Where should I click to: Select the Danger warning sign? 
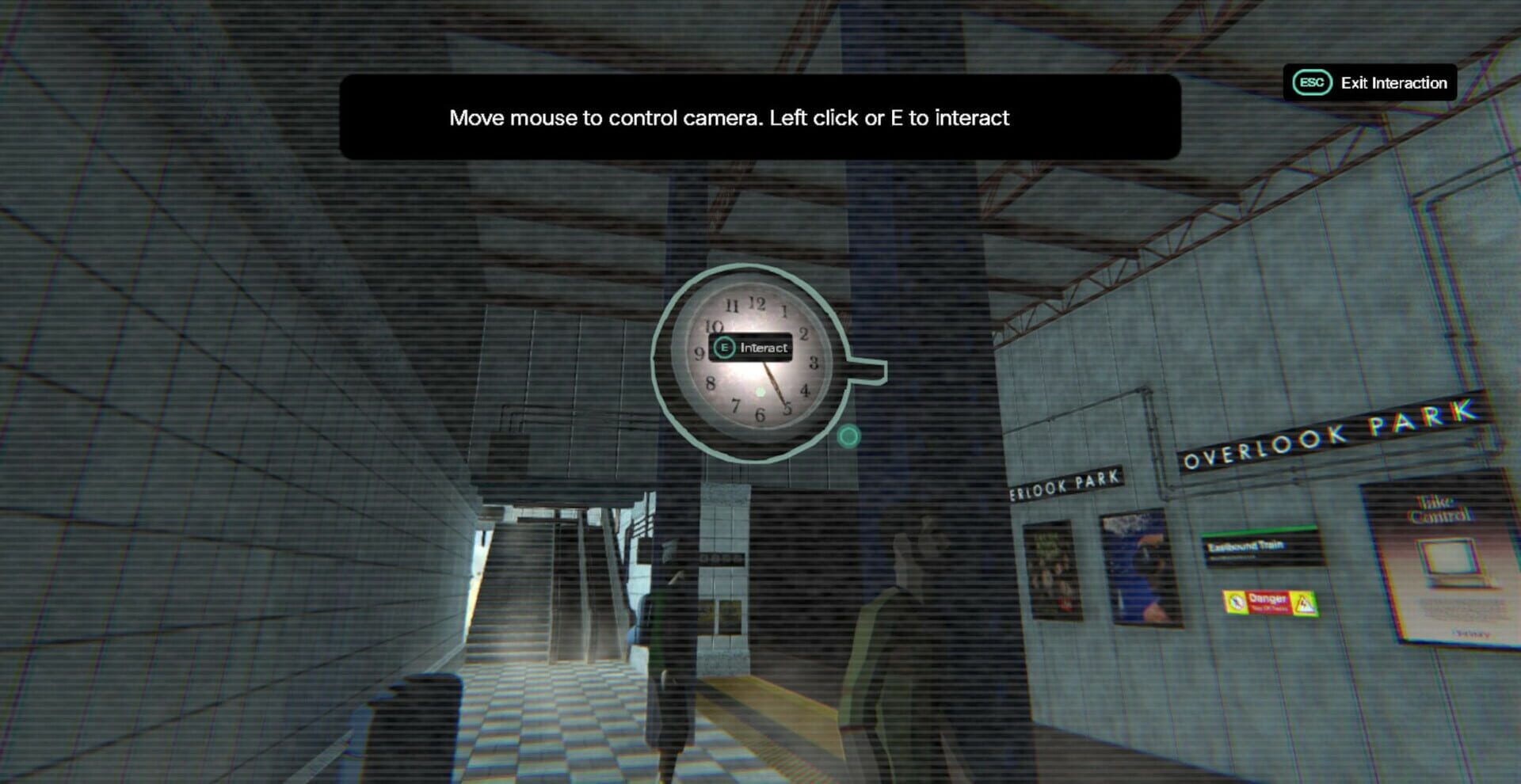coord(1267,603)
